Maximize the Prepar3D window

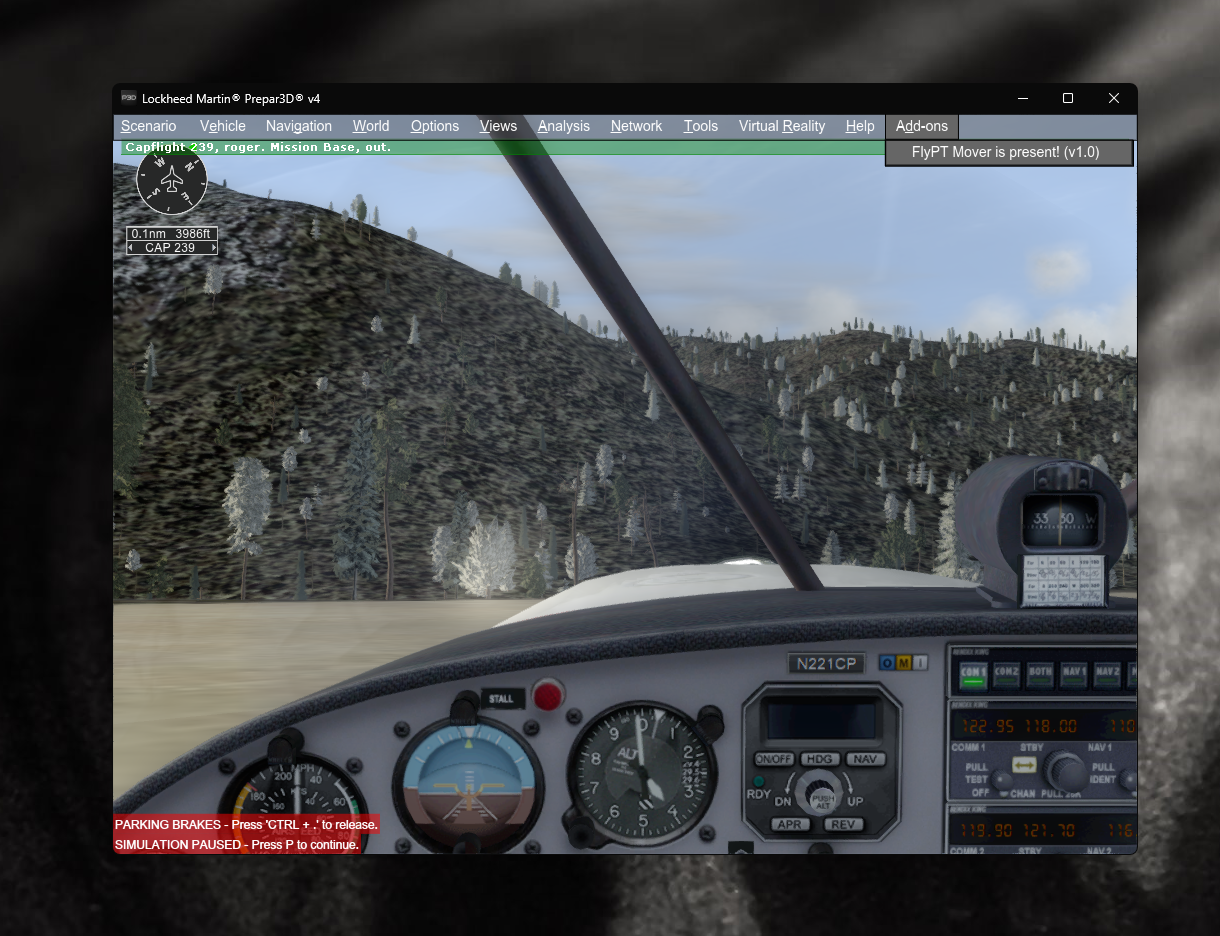click(1068, 98)
